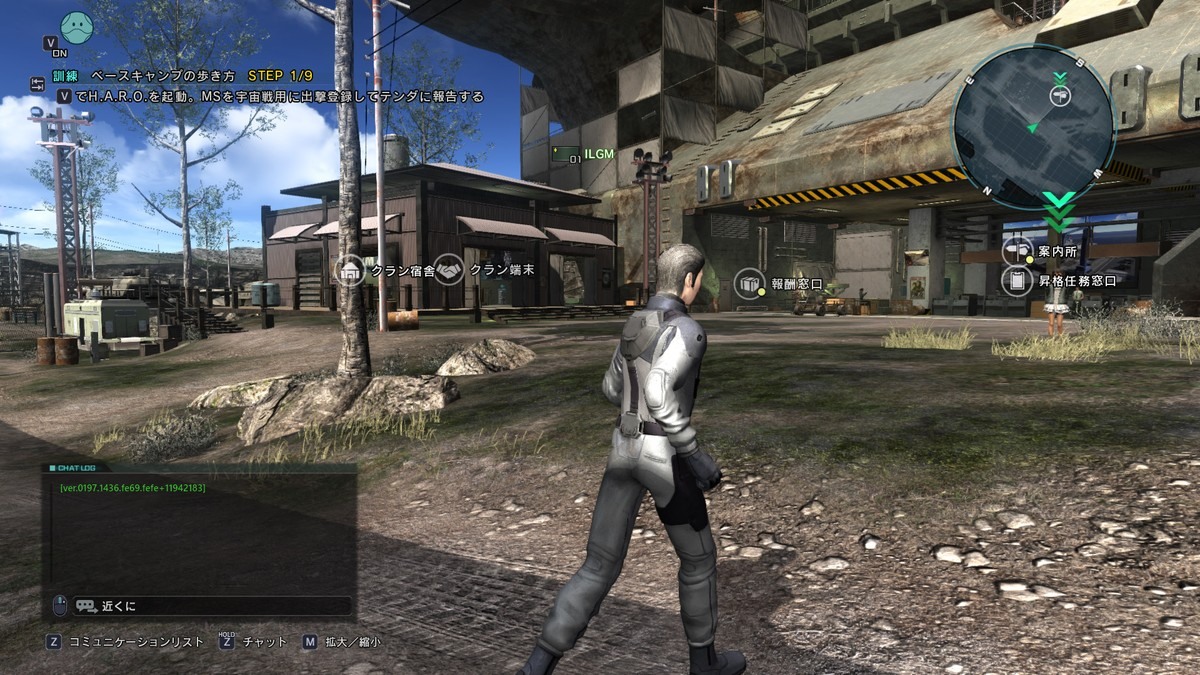Click the signpost marker on the minimap
The height and width of the screenshot is (675, 1200).
(1059, 94)
